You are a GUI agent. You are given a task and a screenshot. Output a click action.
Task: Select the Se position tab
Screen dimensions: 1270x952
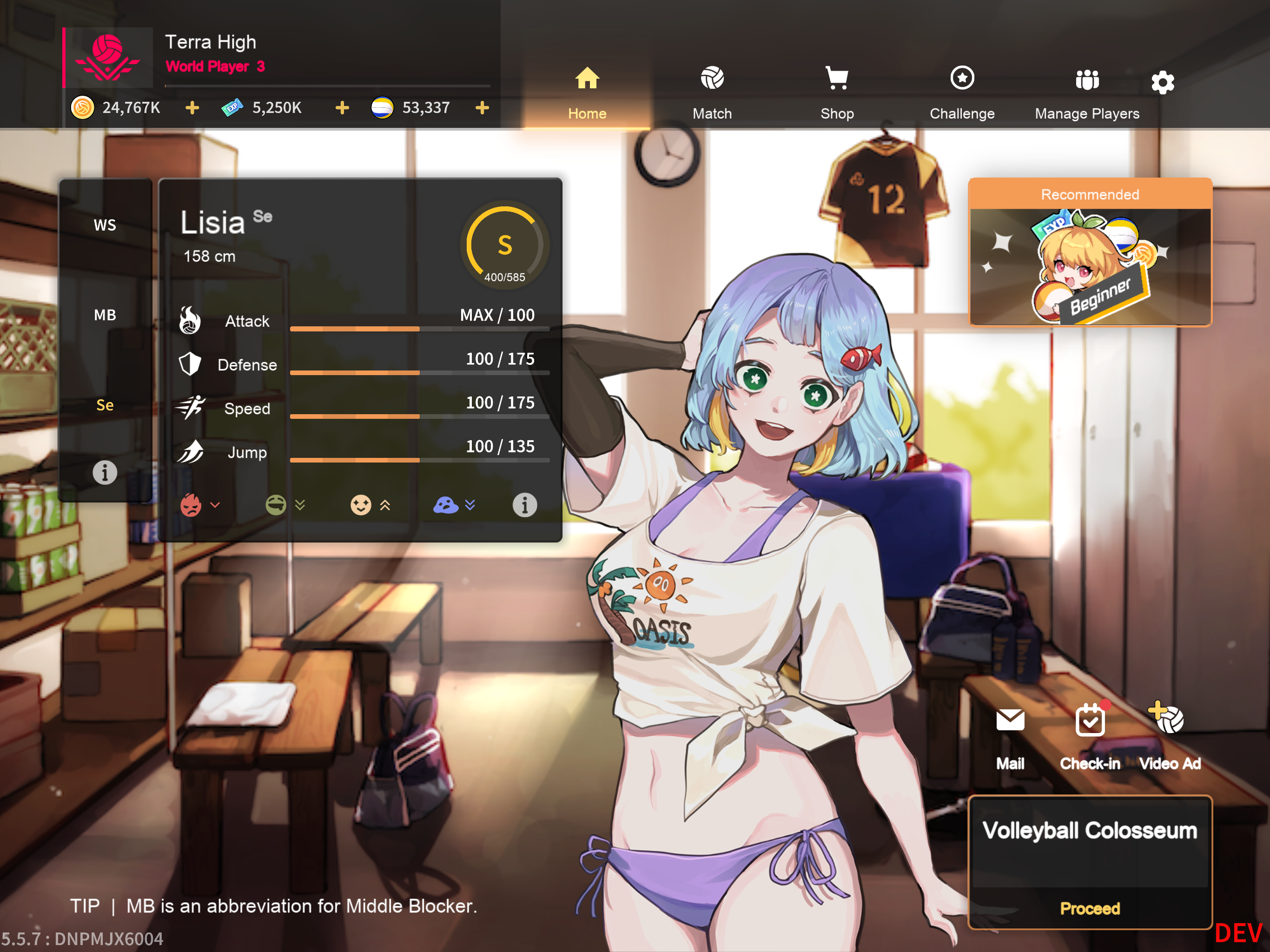[x=105, y=405]
